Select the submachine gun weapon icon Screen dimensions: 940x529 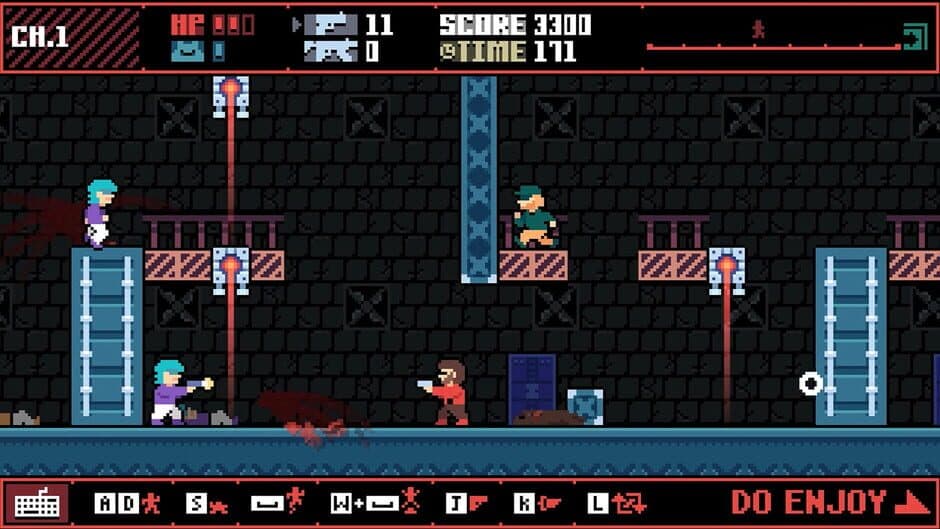click(x=330, y=51)
